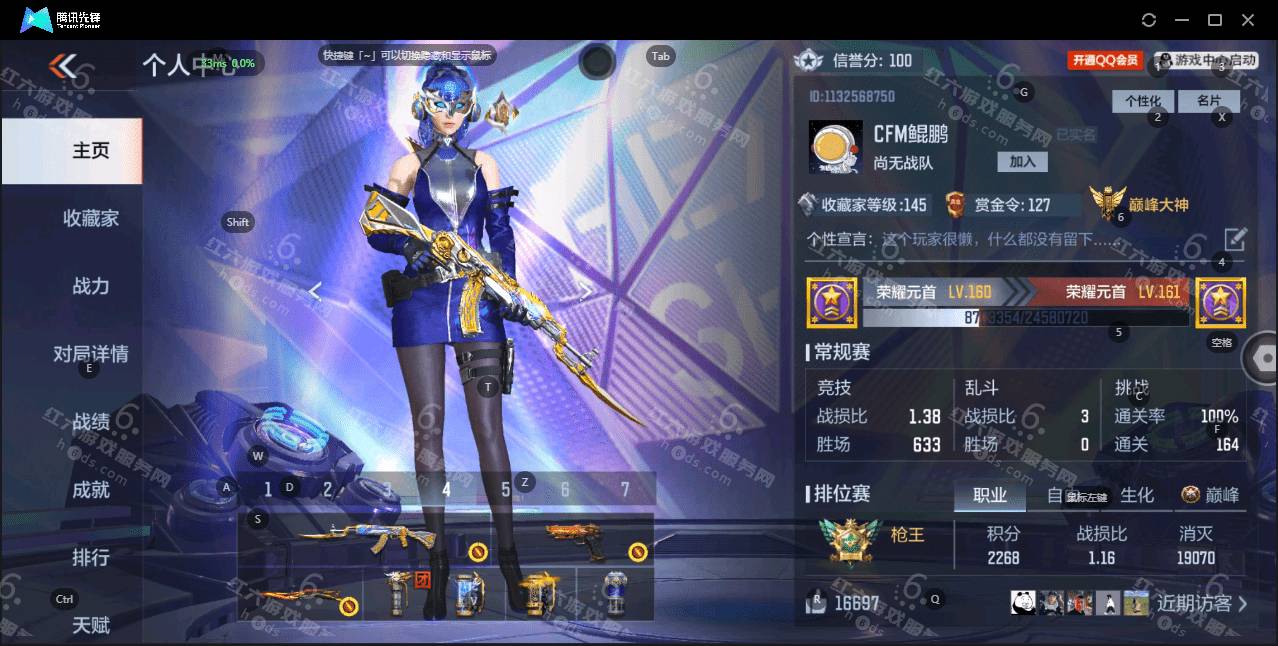
Task: Close the emulator window
Action: [1248, 19]
